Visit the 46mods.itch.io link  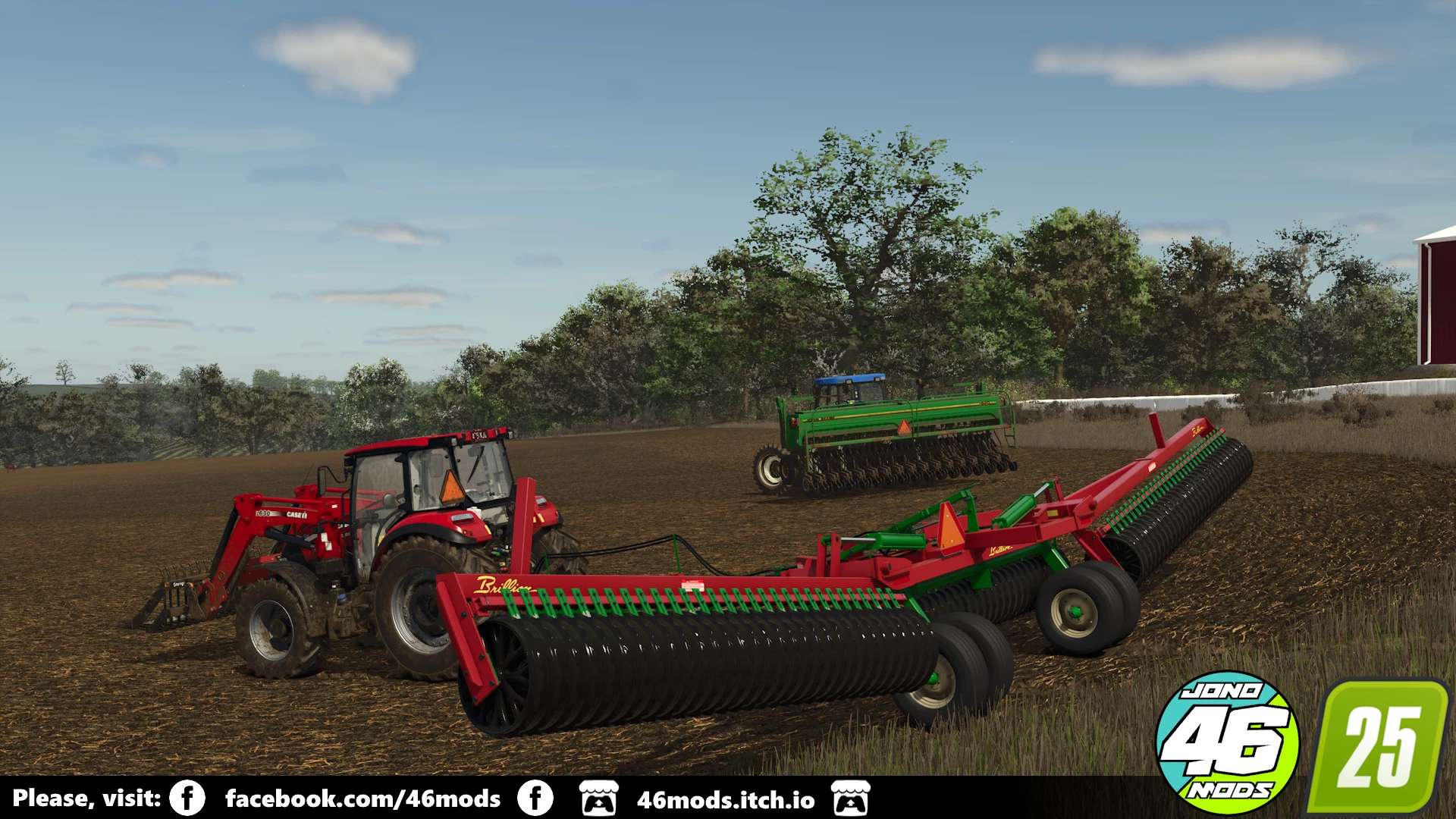pyautogui.click(x=726, y=800)
